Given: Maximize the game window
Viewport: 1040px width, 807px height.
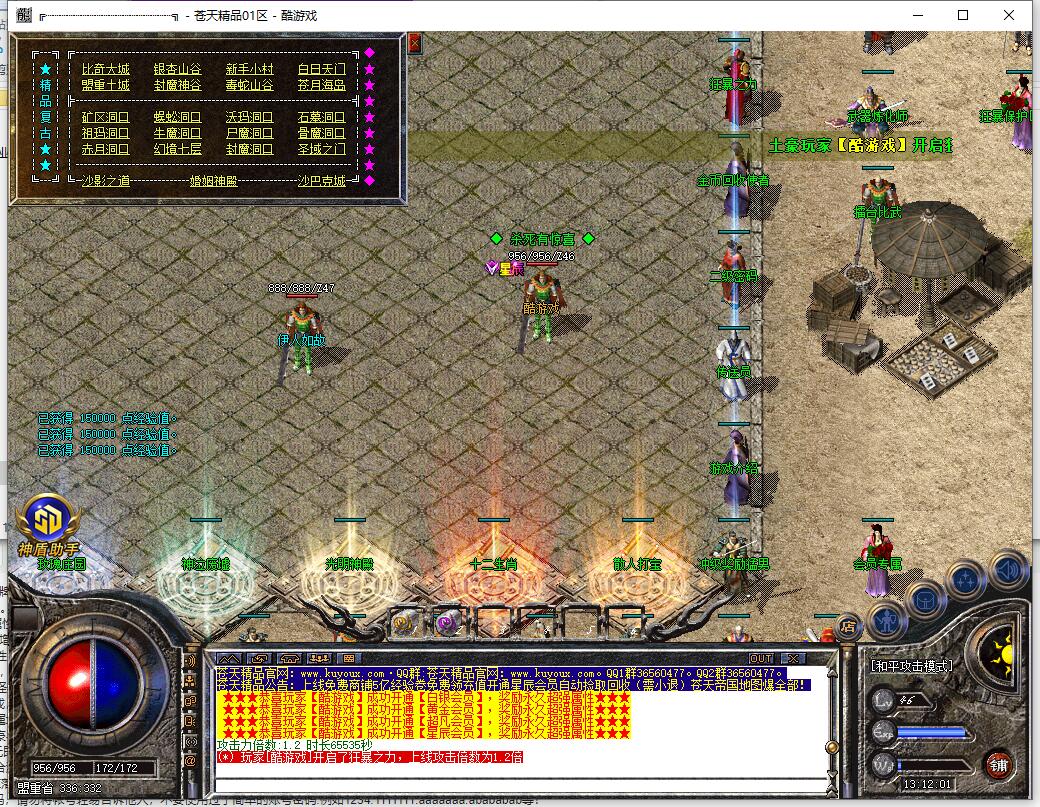Looking at the screenshot, I should [963, 15].
